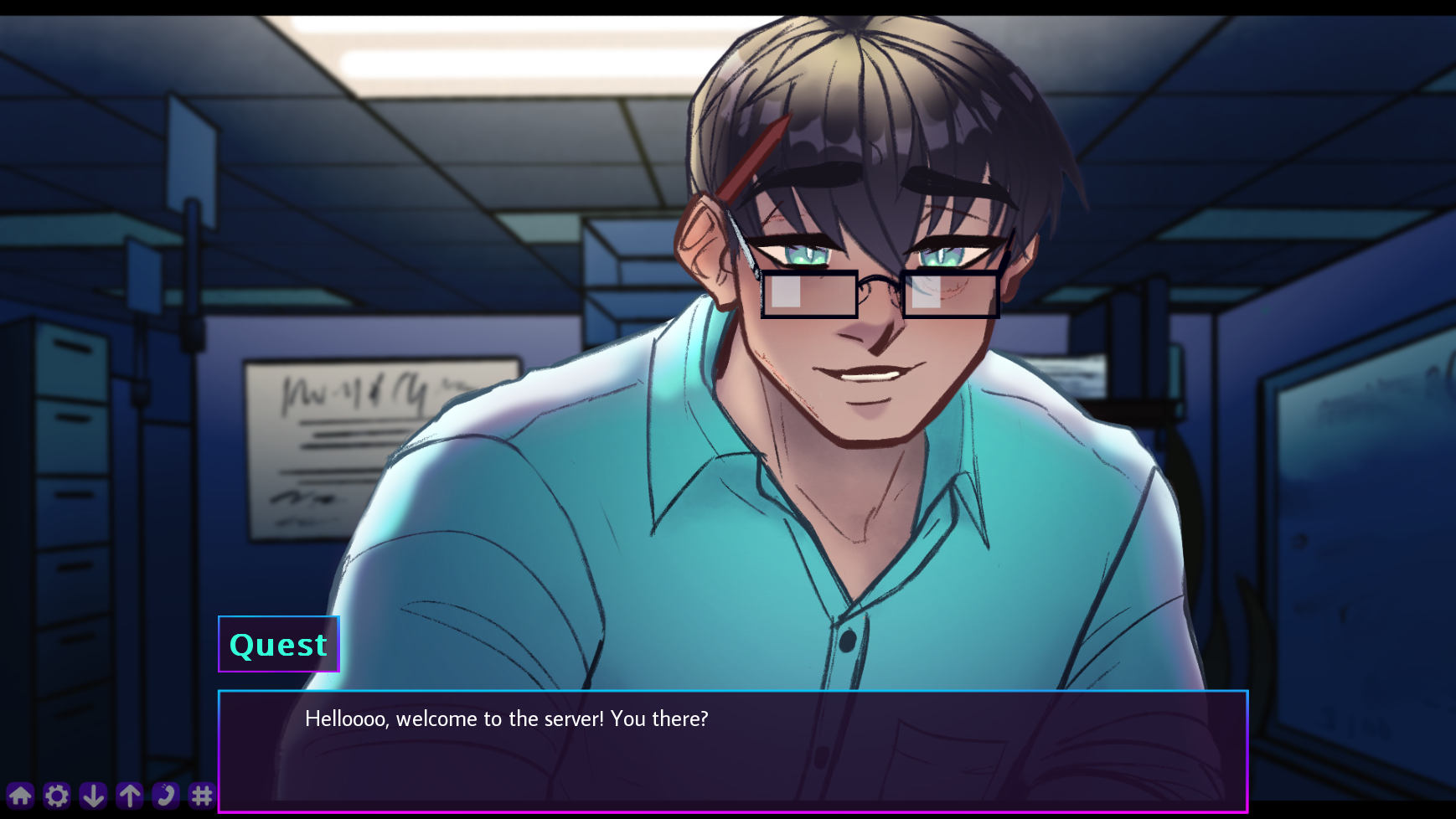Select the up arrow quick-menu icon

pyautogui.click(x=130, y=796)
